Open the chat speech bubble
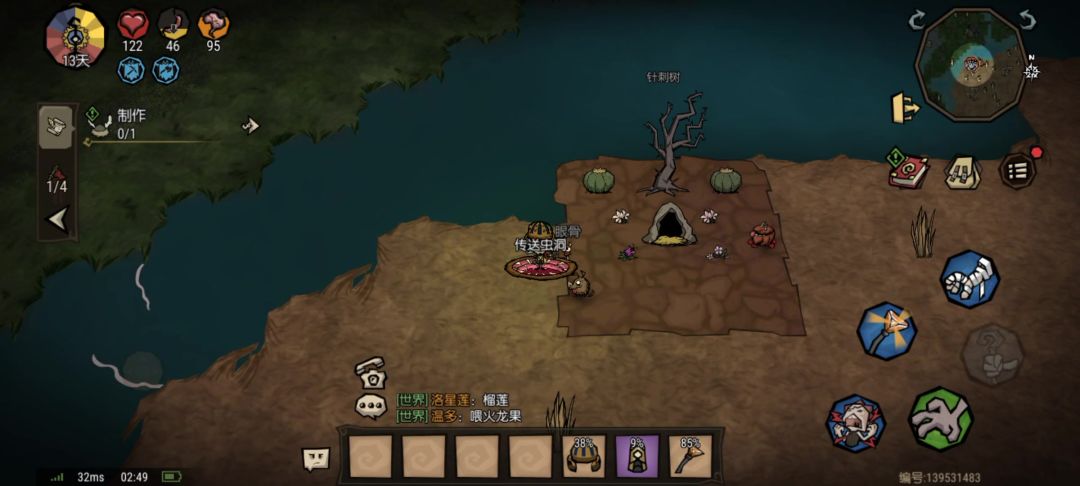Viewport: 1080px width, 486px height. [371, 406]
